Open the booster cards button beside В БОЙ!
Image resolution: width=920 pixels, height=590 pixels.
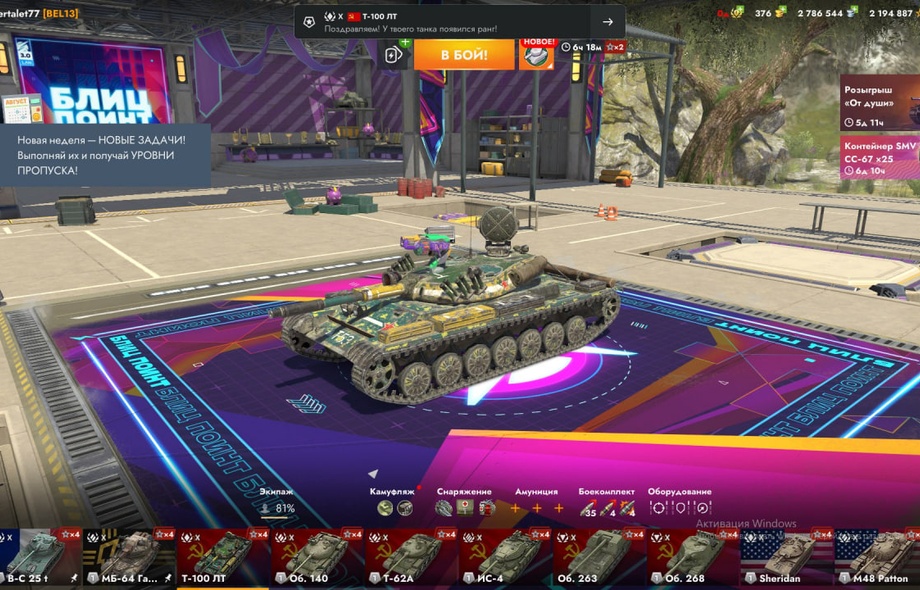click(x=394, y=54)
